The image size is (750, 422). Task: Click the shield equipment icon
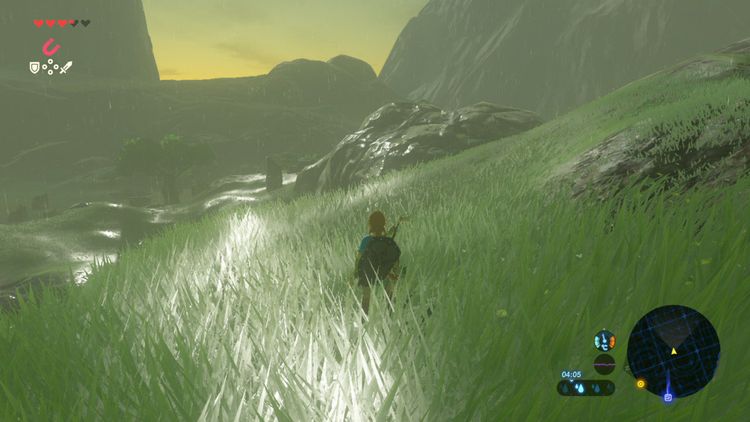35,68
